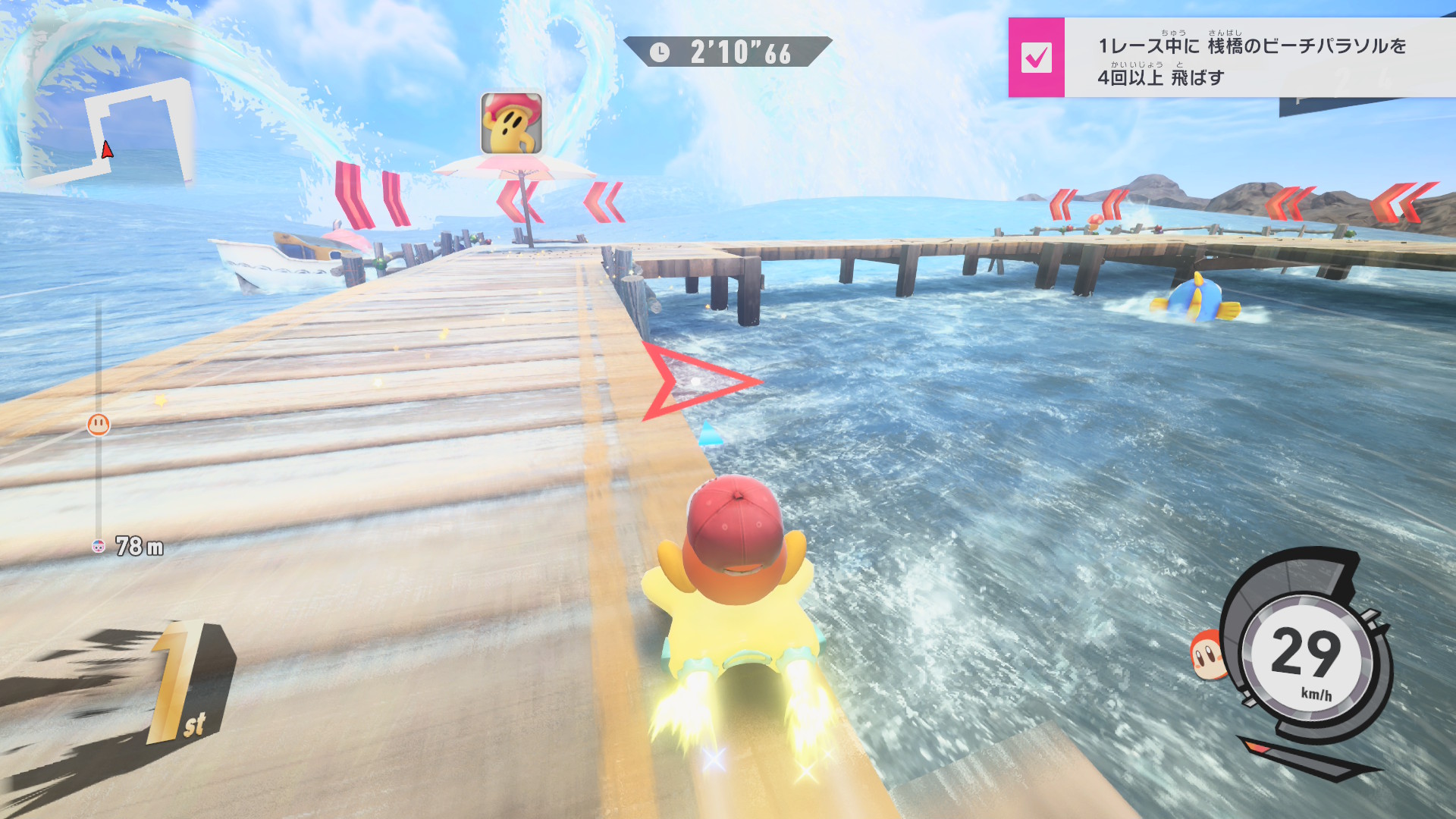Select the mushroom item slot
The image size is (1456, 819).
coord(512,124)
